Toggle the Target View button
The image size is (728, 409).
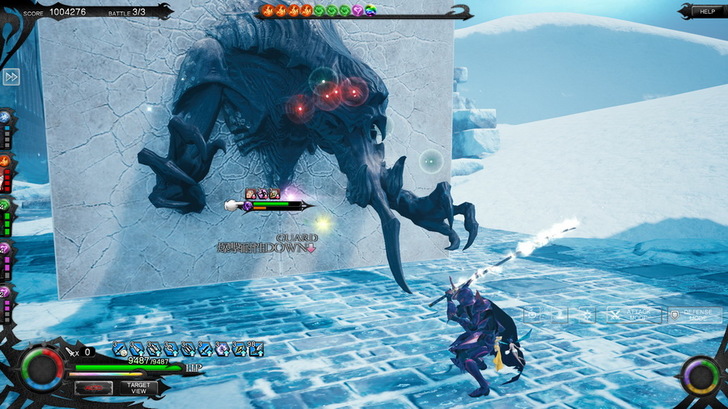point(139,387)
